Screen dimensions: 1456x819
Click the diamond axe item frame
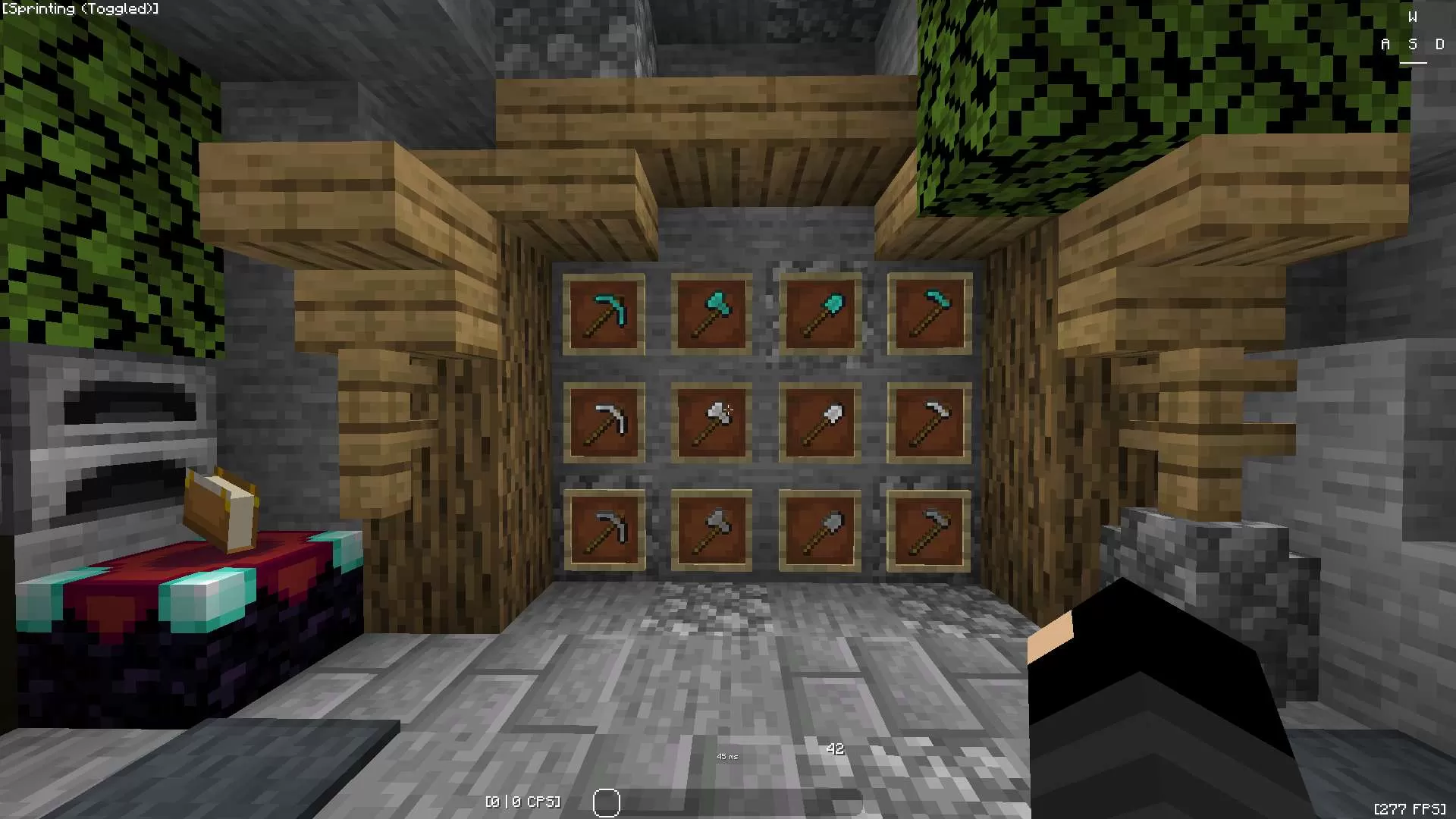pyautogui.click(x=711, y=315)
